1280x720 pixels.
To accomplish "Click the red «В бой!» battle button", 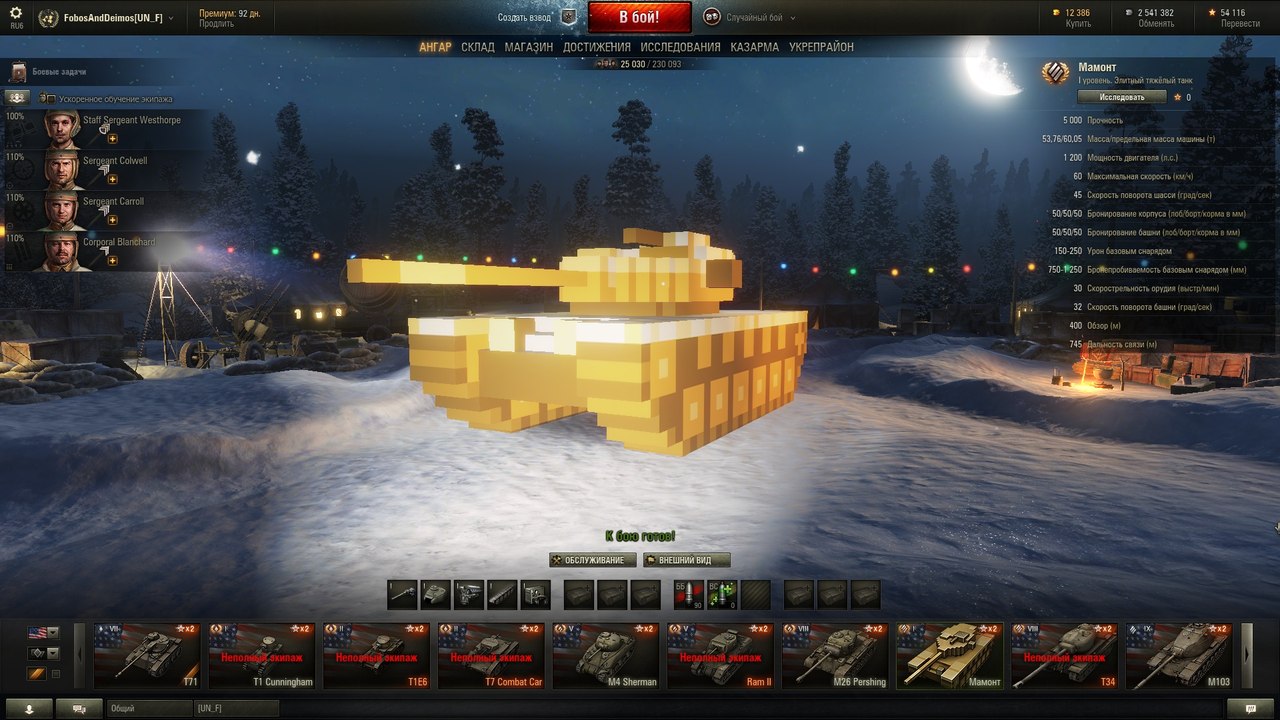I will tap(639, 17).
